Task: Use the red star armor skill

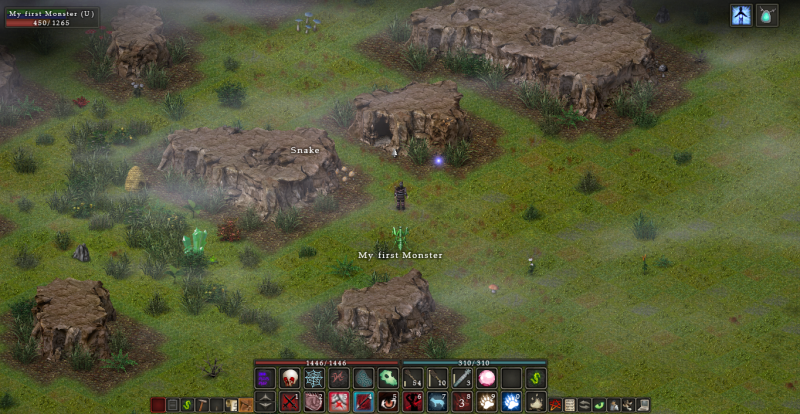Action: coord(339,402)
